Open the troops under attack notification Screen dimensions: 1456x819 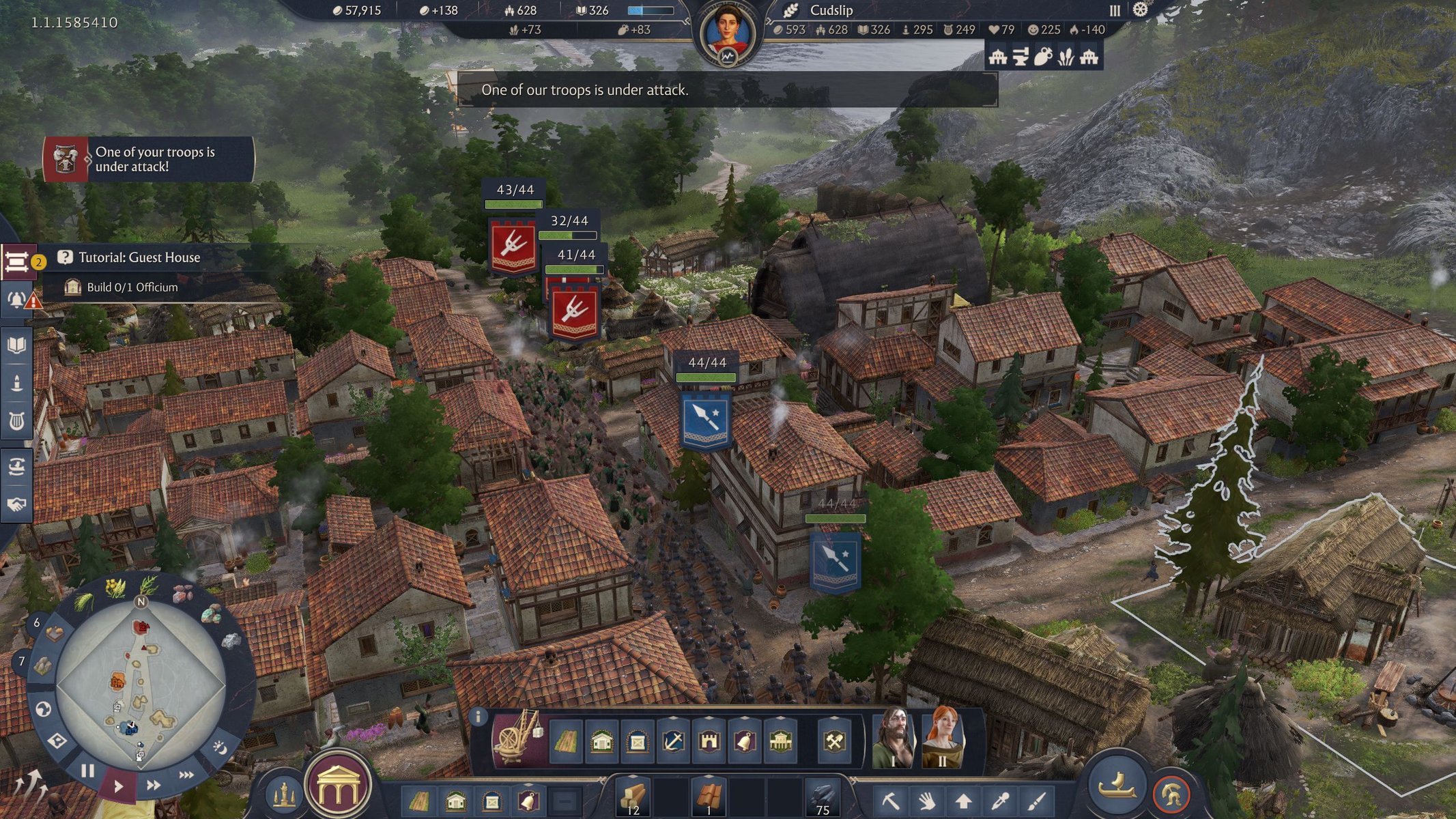[149, 159]
